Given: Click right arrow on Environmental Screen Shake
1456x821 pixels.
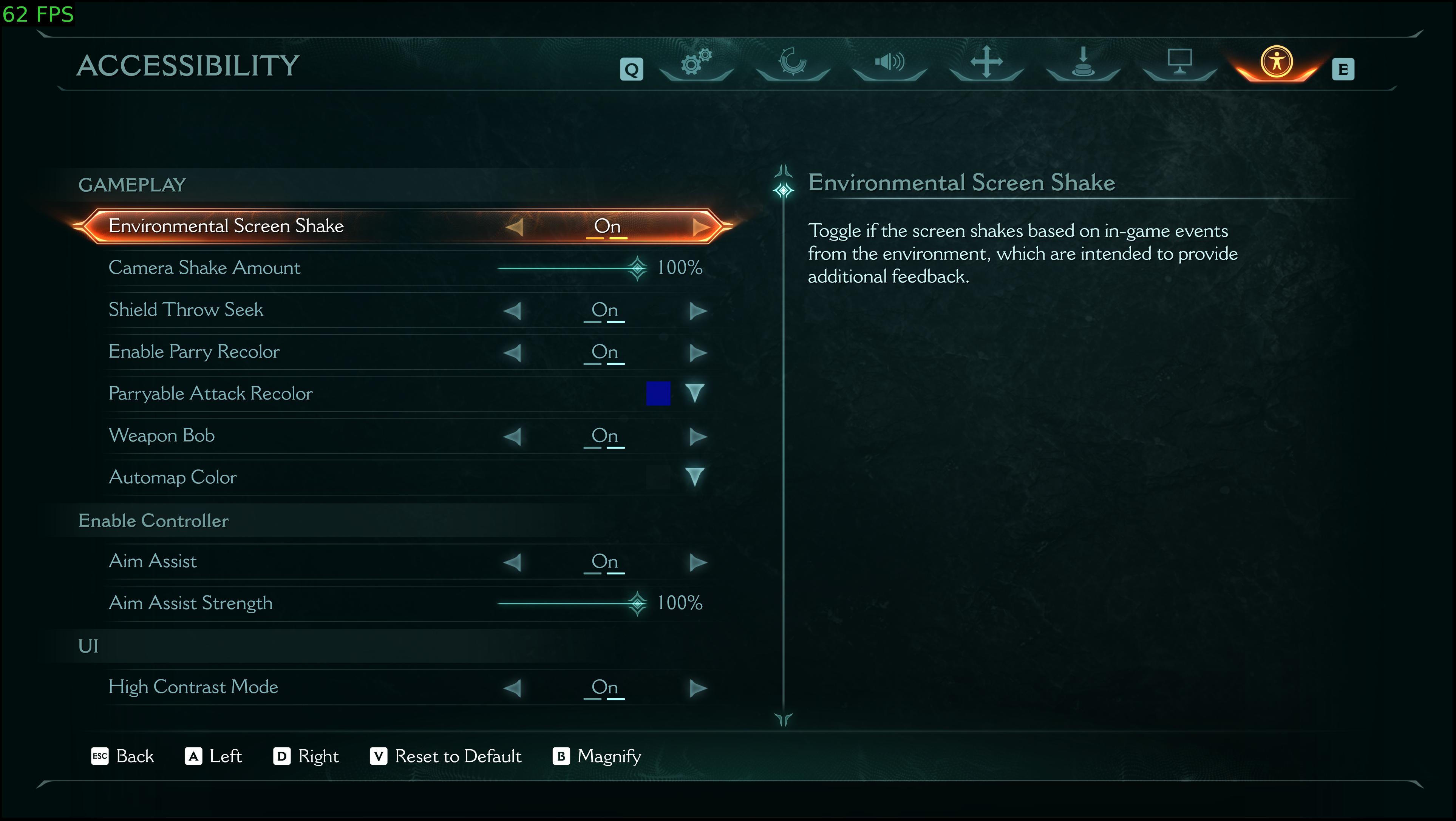Looking at the screenshot, I should (x=700, y=227).
